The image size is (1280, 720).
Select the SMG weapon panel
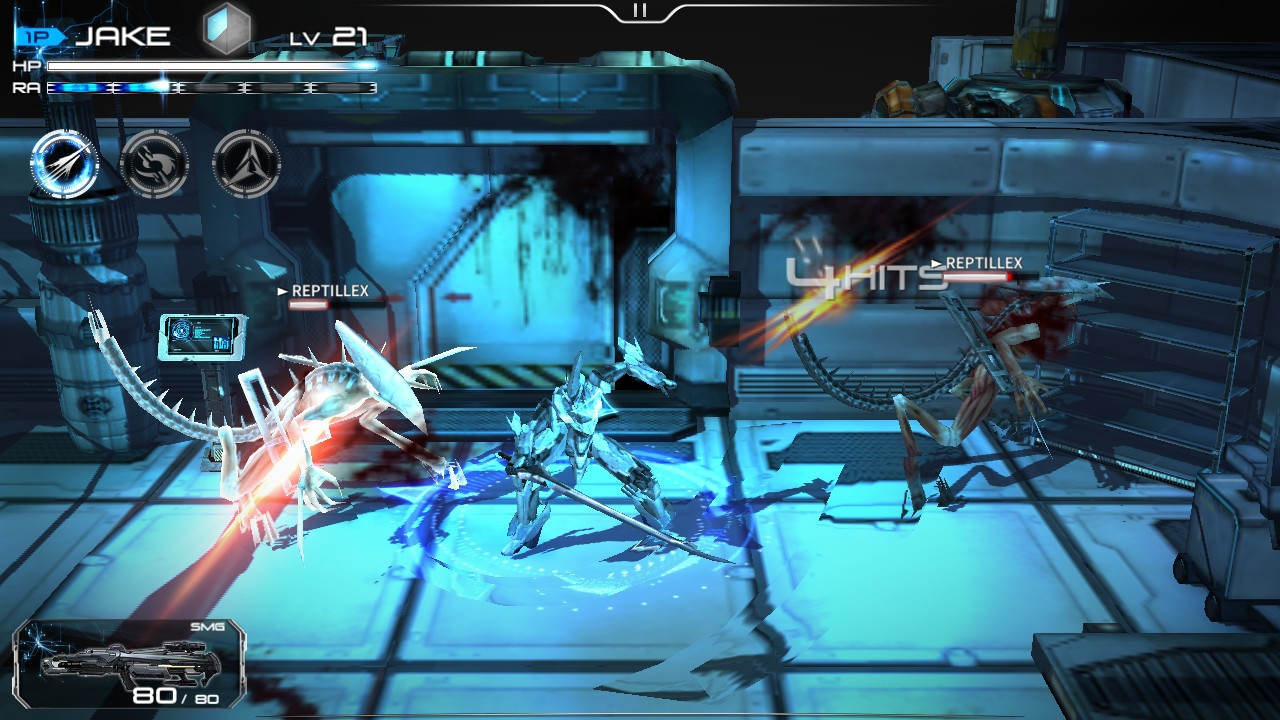(130, 663)
